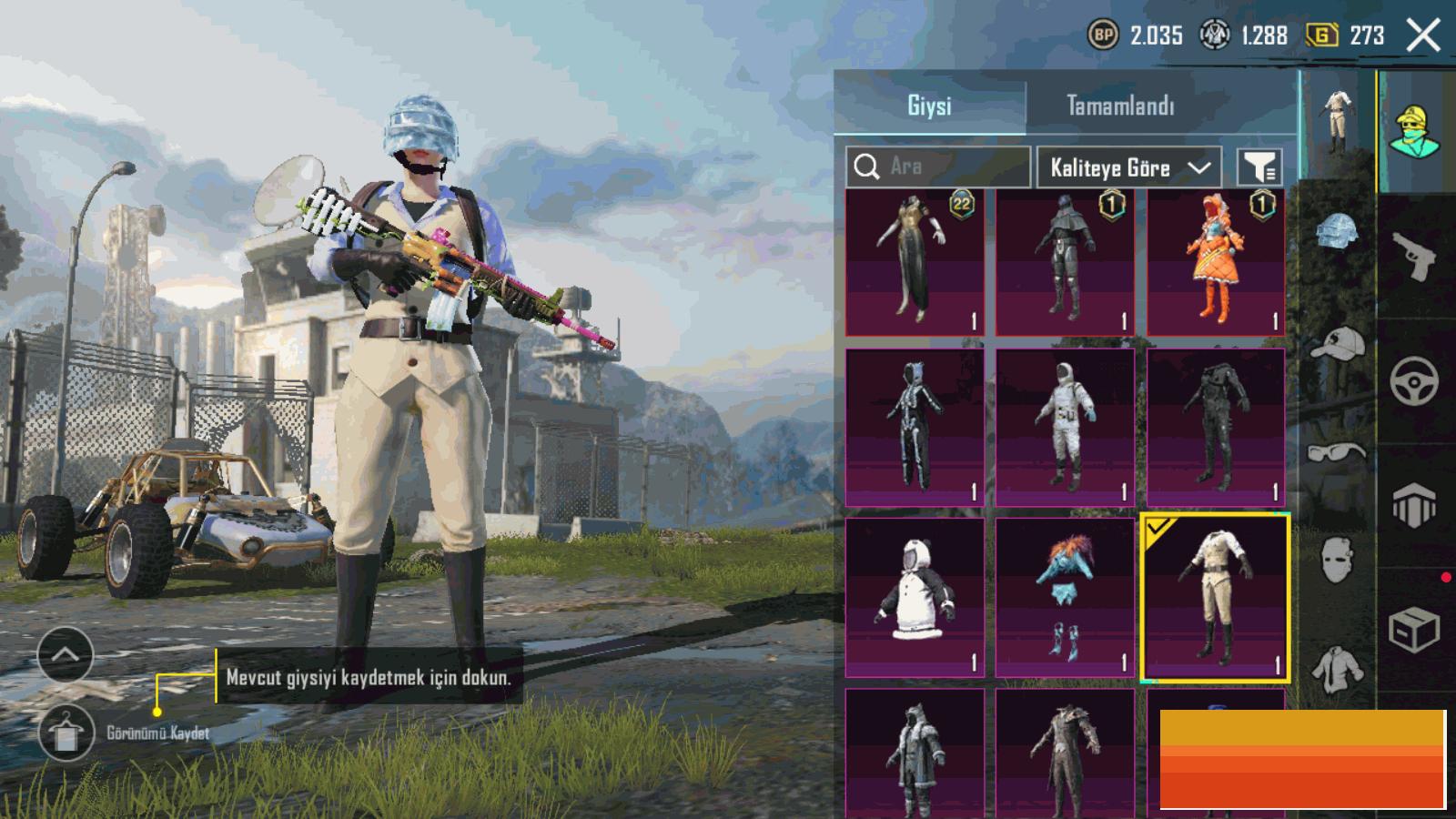Choose the blue monster set with orange hair
The image size is (1456, 819).
click(x=1065, y=598)
